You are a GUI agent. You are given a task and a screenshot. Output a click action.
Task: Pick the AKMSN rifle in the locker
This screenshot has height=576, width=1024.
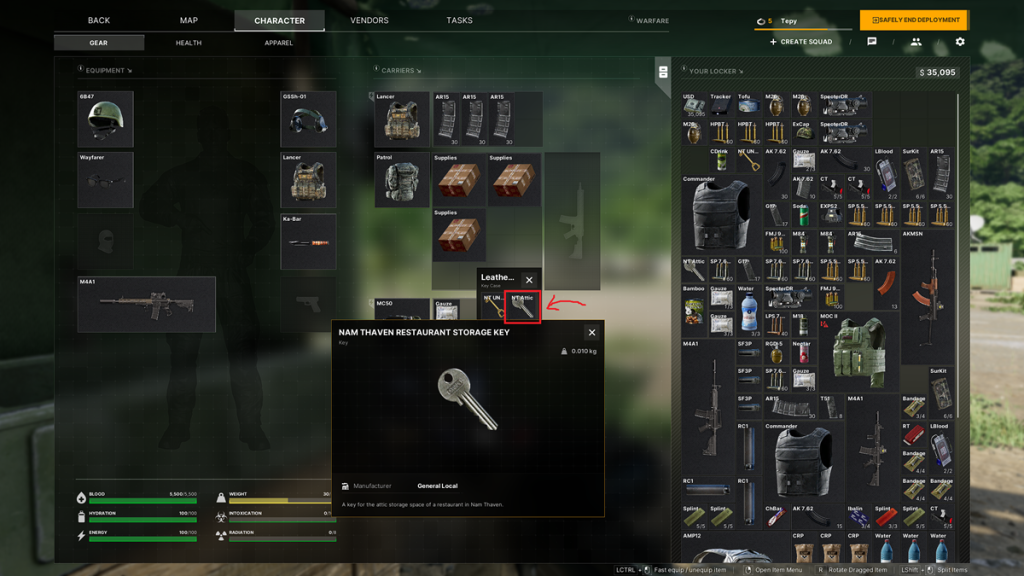[927, 278]
